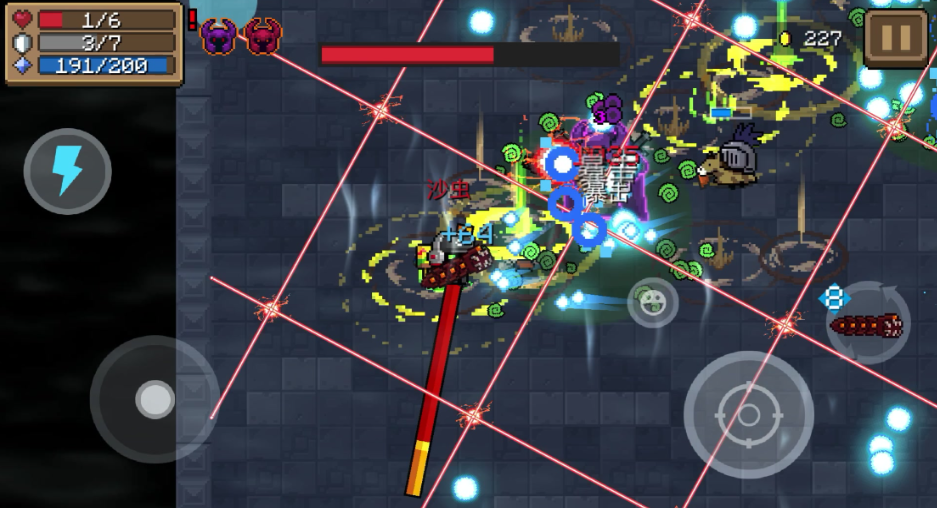Touch the virtual movement joystick
The width and height of the screenshot is (937, 508).
[154, 399]
